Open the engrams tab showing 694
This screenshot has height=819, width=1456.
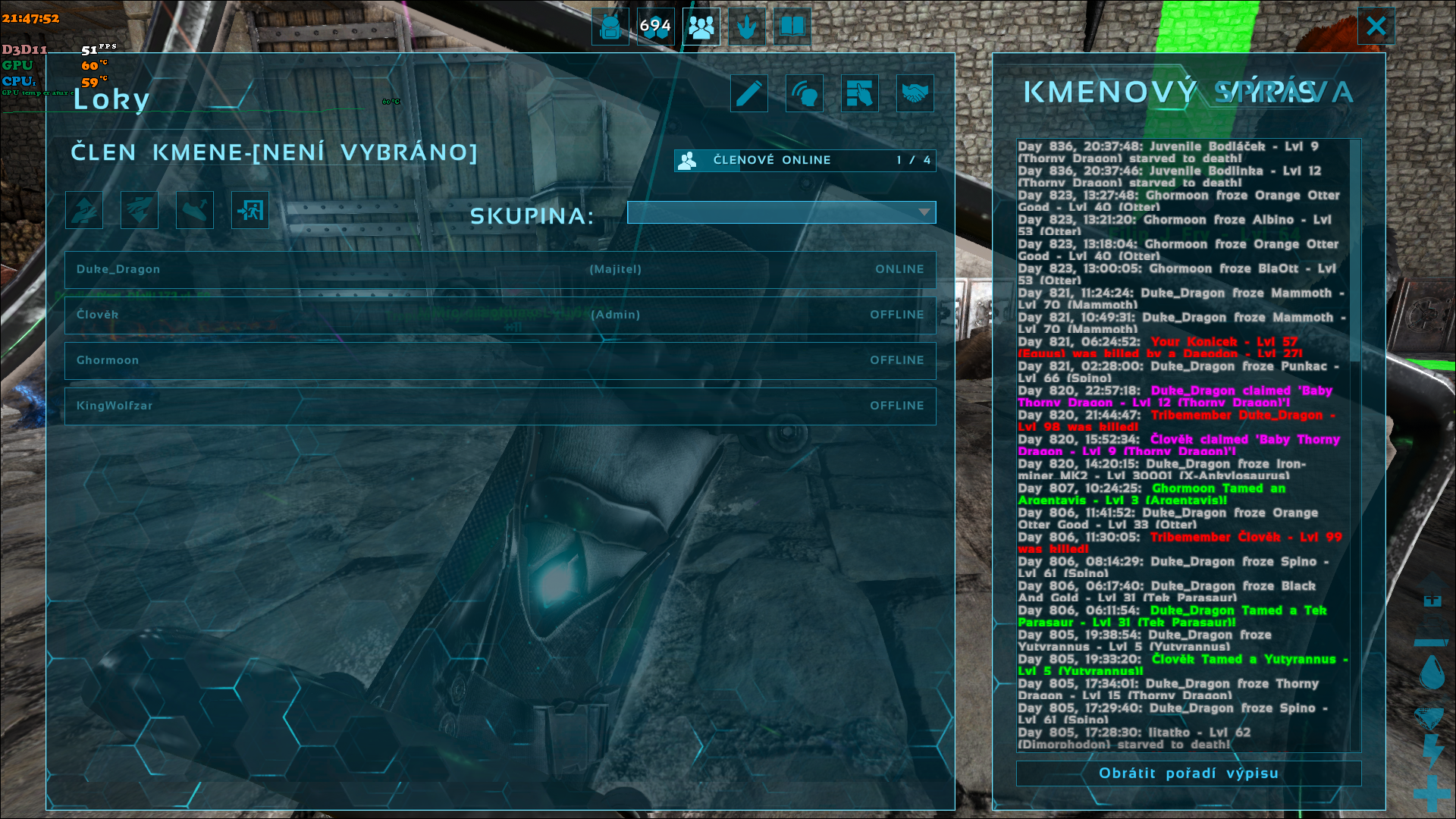pos(655,27)
